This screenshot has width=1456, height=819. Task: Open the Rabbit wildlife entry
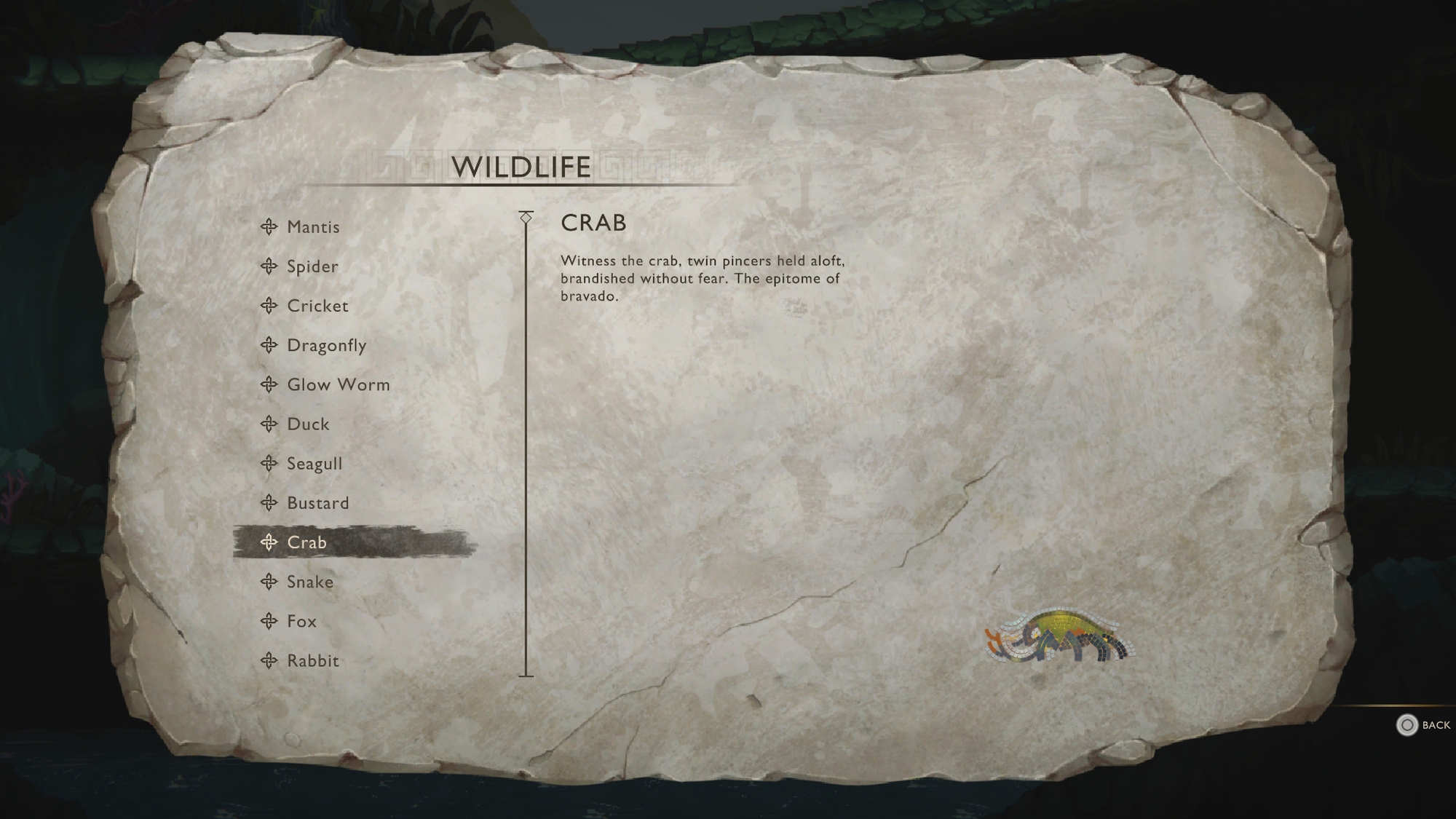313,661
